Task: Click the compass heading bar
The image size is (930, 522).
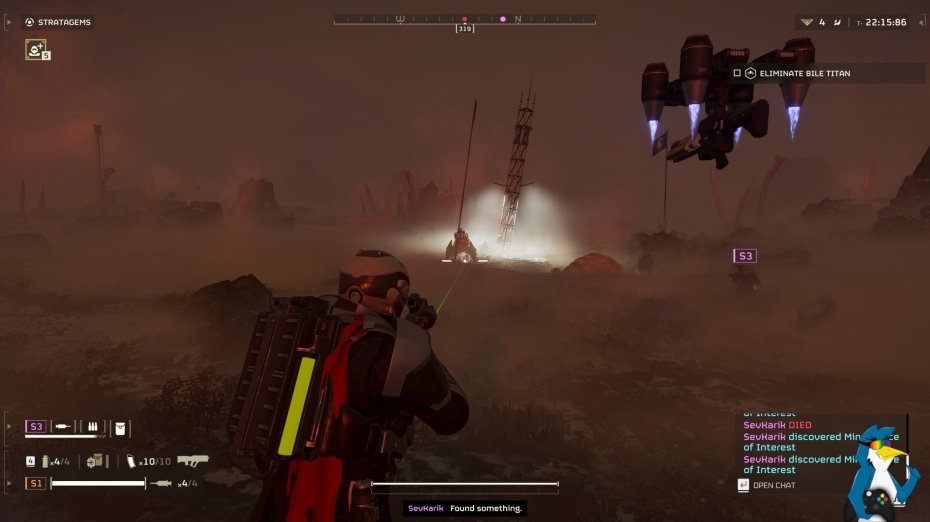Action: (464, 19)
